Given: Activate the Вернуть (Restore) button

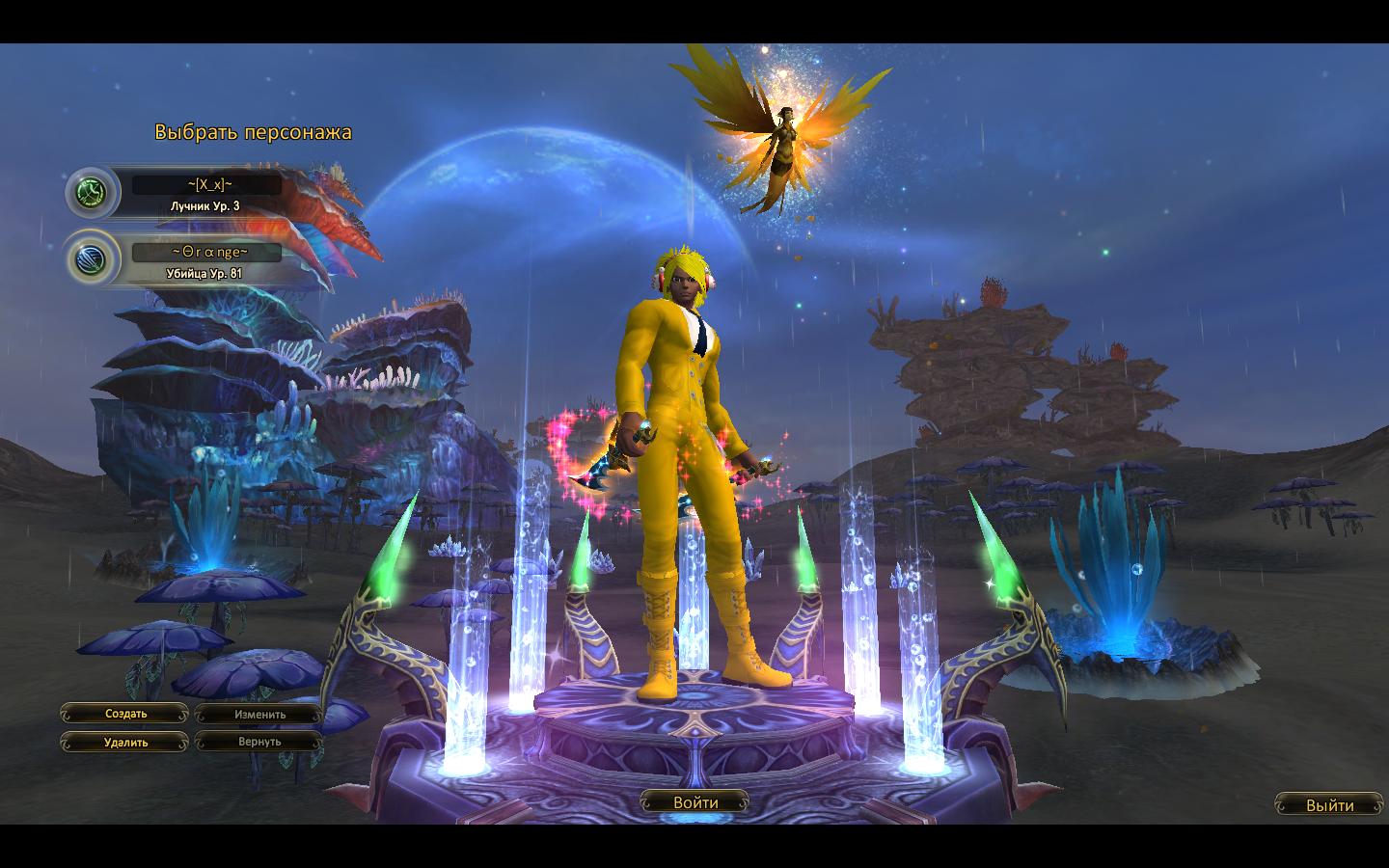Looking at the screenshot, I should [x=259, y=743].
